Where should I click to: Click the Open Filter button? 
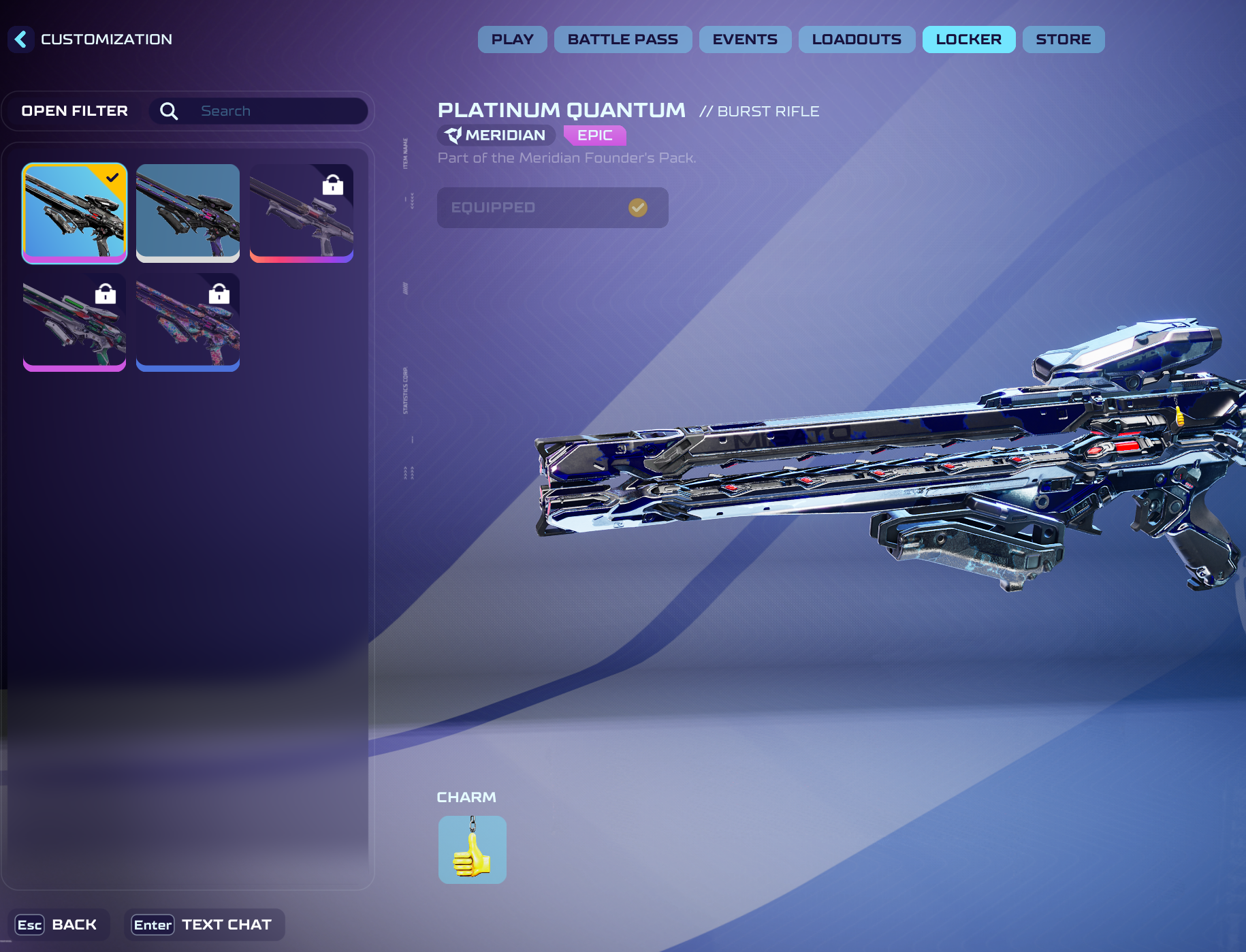[x=75, y=111]
